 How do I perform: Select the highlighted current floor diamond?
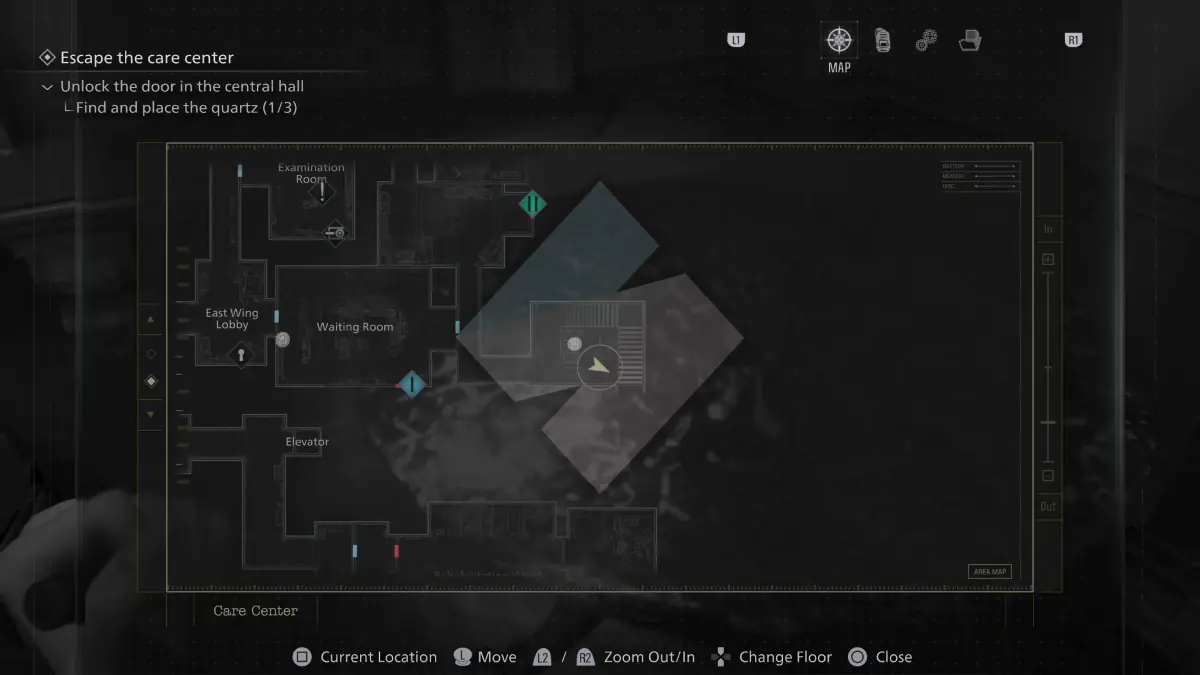[151, 381]
